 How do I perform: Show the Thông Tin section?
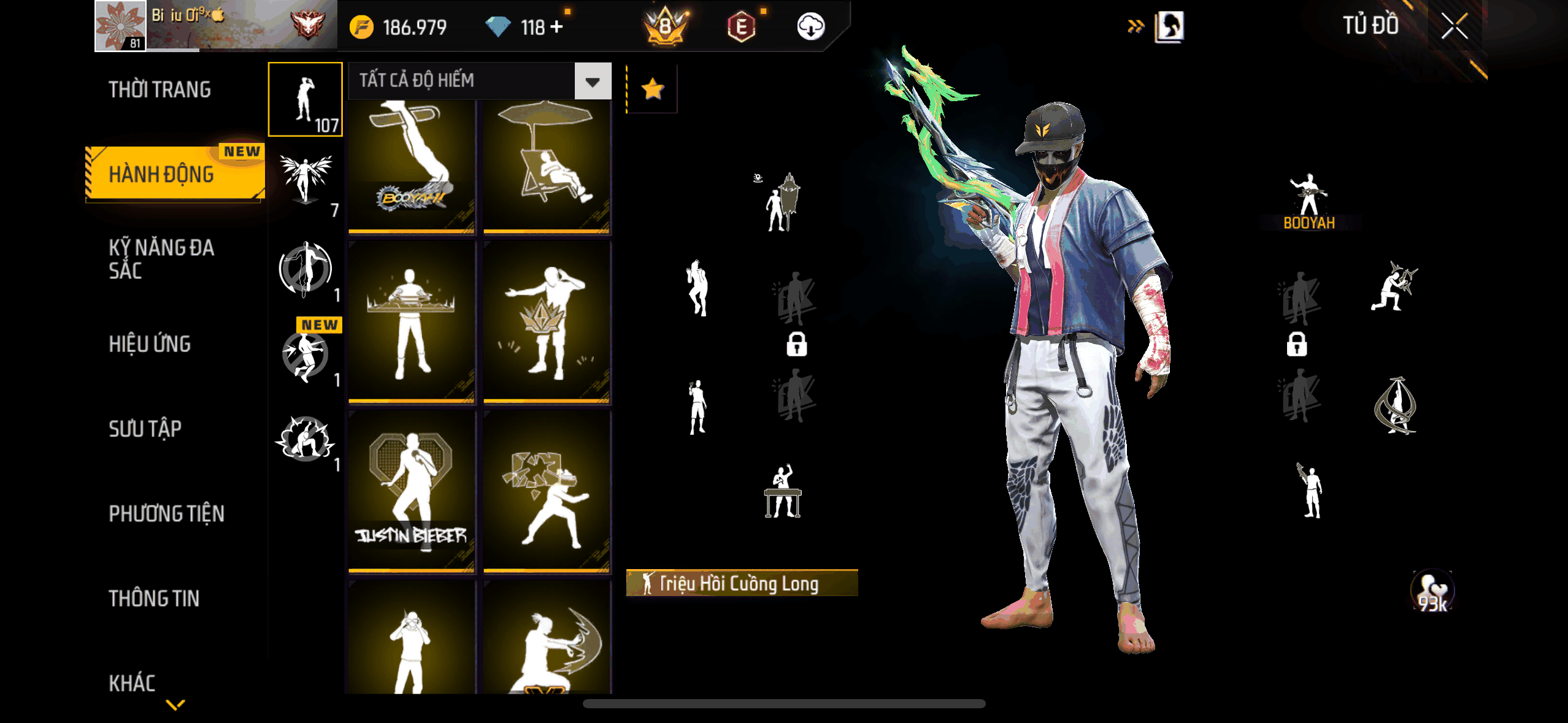point(154,599)
